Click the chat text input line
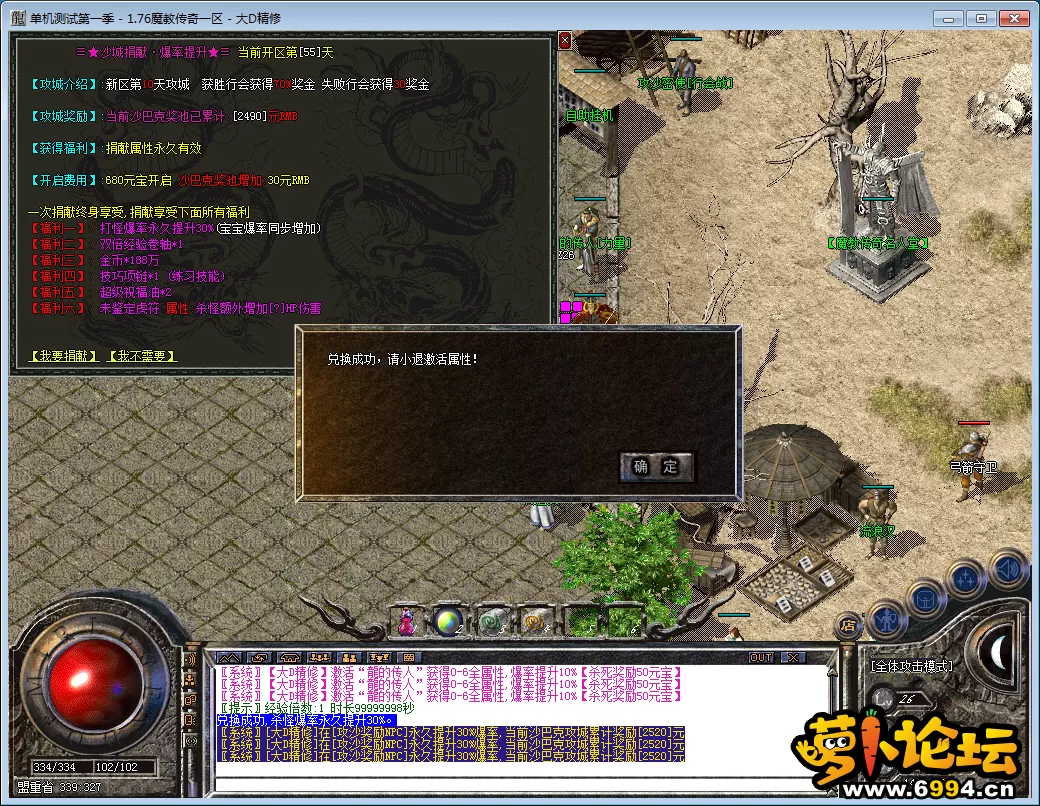Screen dimensions: 1040x806 tap(520, 780)
